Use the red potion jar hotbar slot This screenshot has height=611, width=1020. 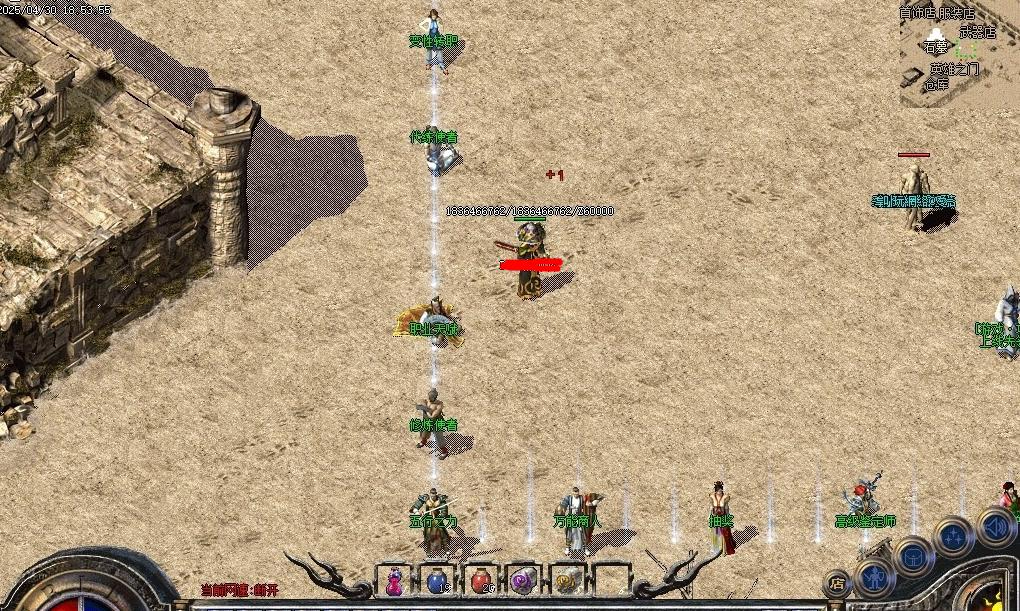pyautogui.click(x=480, y=581)
